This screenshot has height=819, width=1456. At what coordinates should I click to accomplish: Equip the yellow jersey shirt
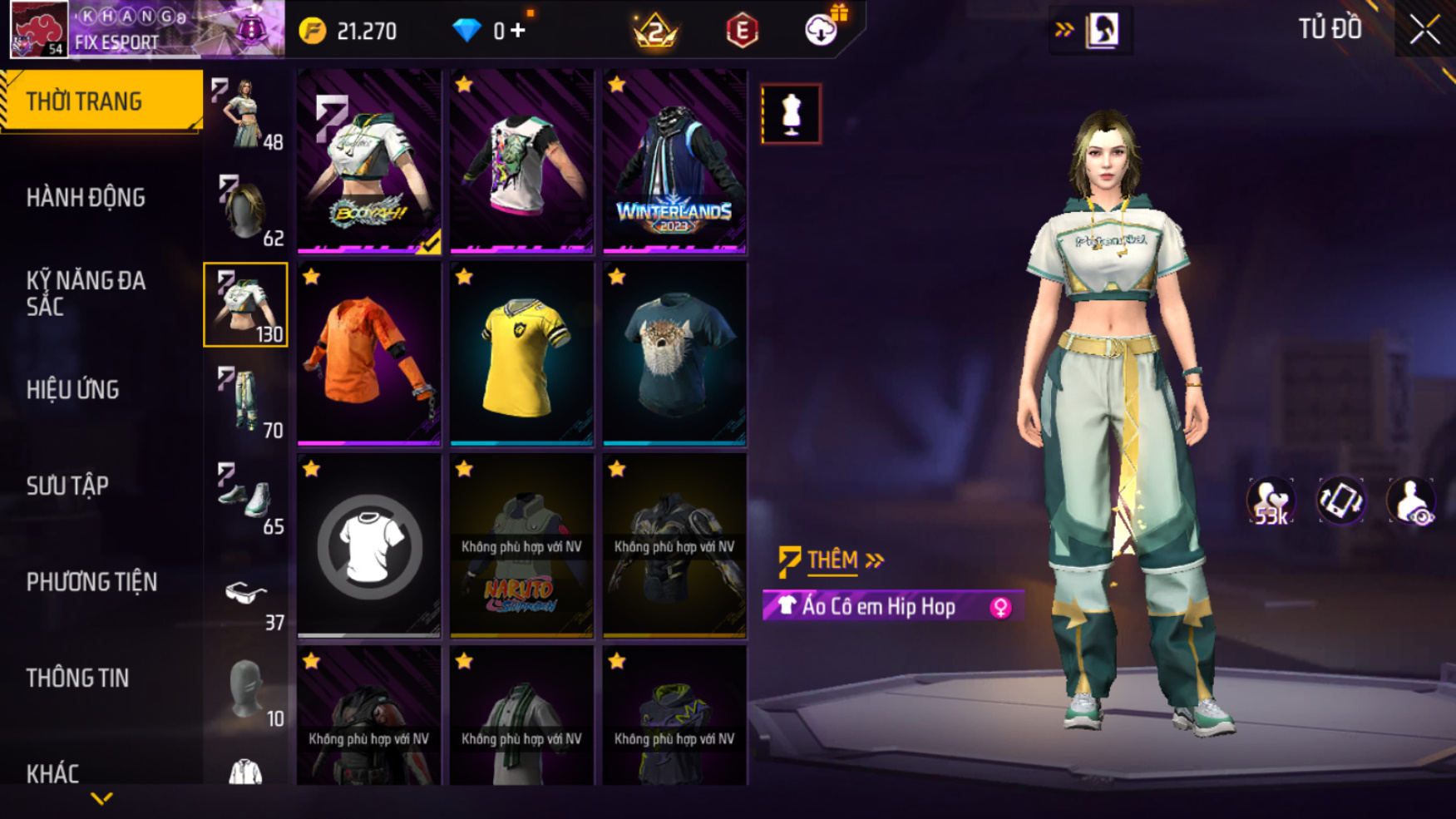pos(521,355)
